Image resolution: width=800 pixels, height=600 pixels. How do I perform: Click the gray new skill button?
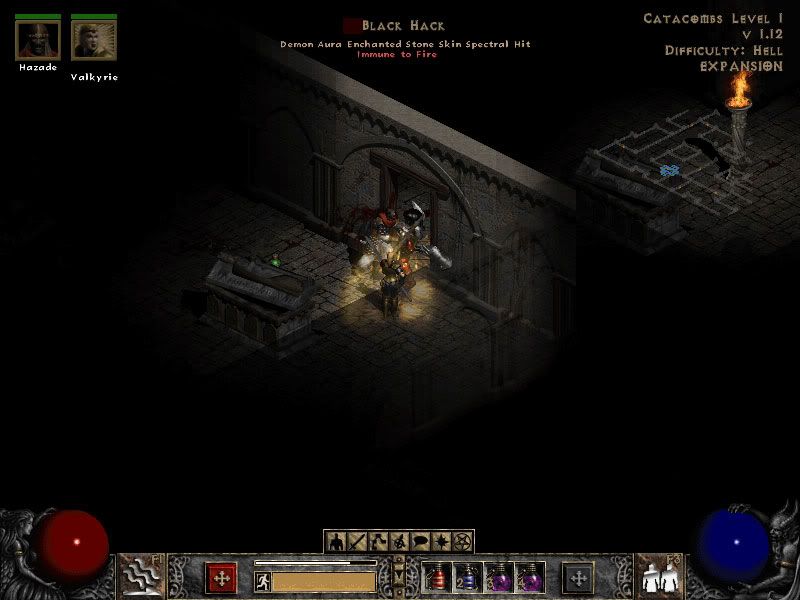coord(578,578)
